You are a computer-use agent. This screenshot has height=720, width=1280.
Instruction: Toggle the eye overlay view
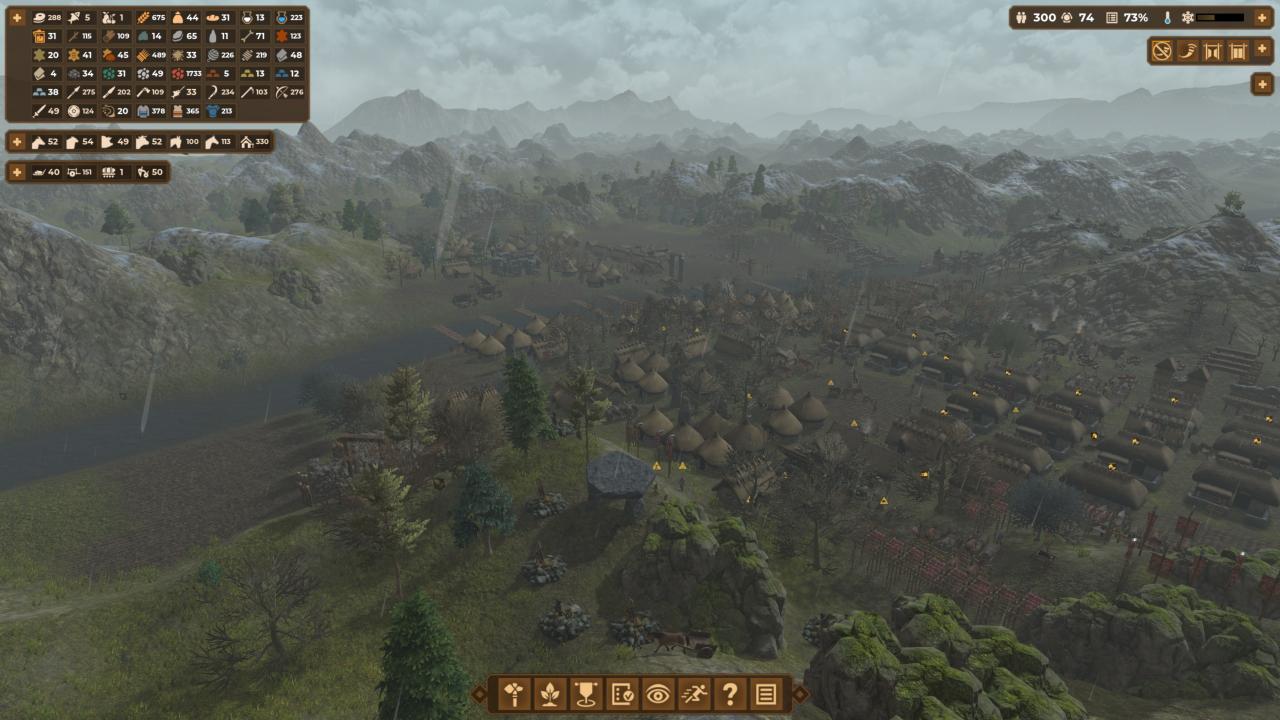click(658, 694)
